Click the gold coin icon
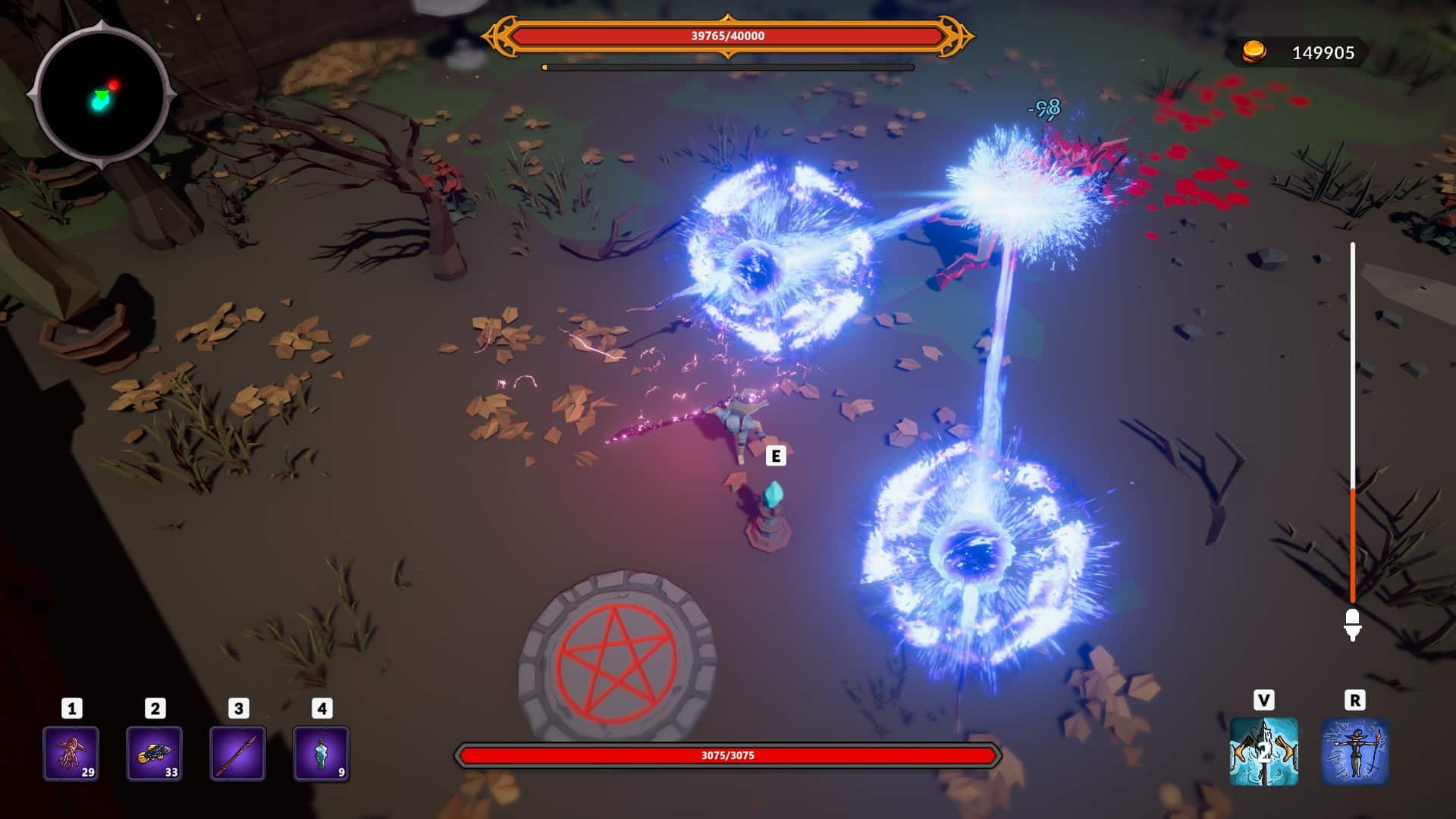 [x=1254, y=52]
